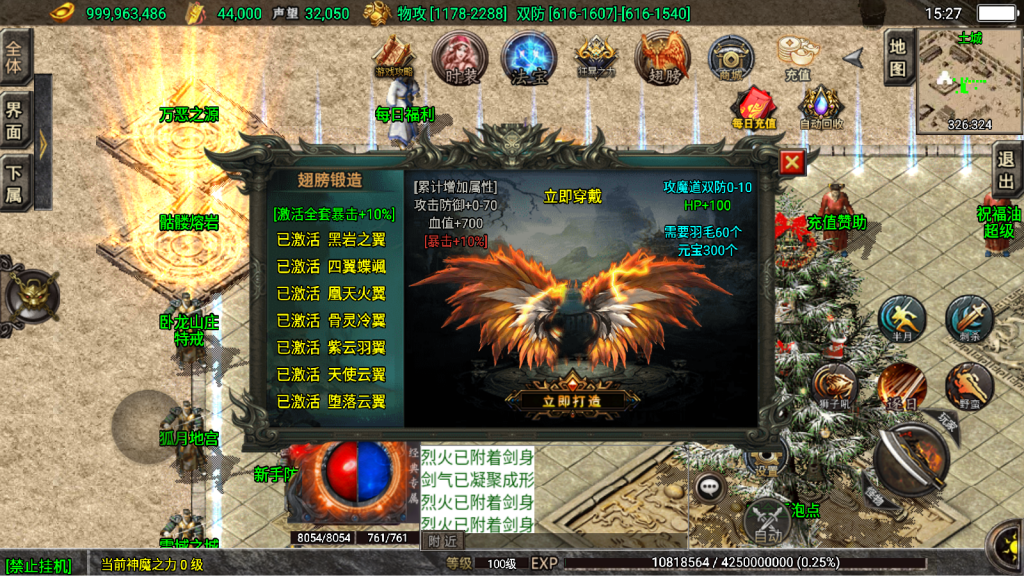Toggle the 自动 auto-battle button

[767, 522]
